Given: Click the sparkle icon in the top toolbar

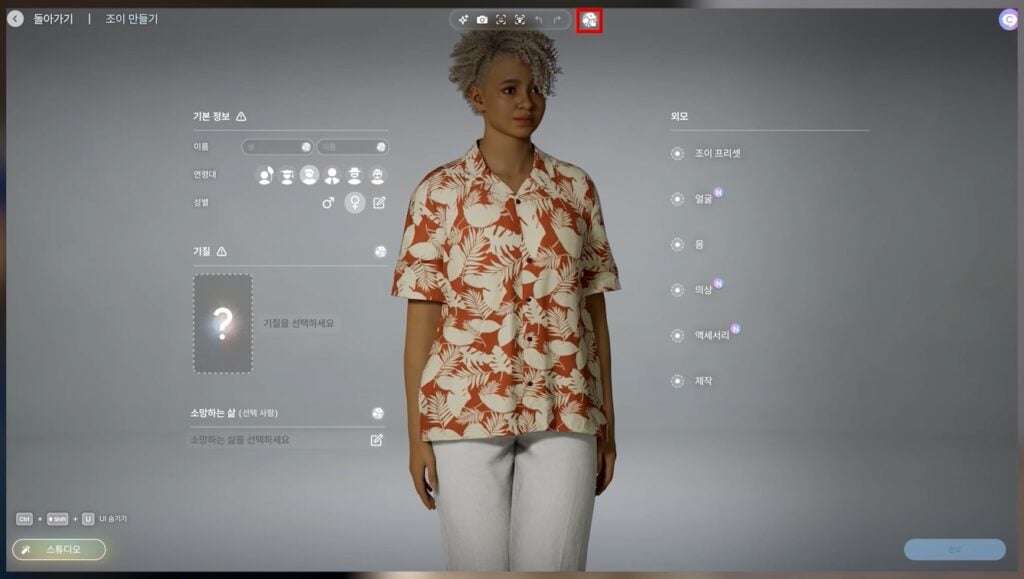Looking at the screenshot, I should click(463, 20).
